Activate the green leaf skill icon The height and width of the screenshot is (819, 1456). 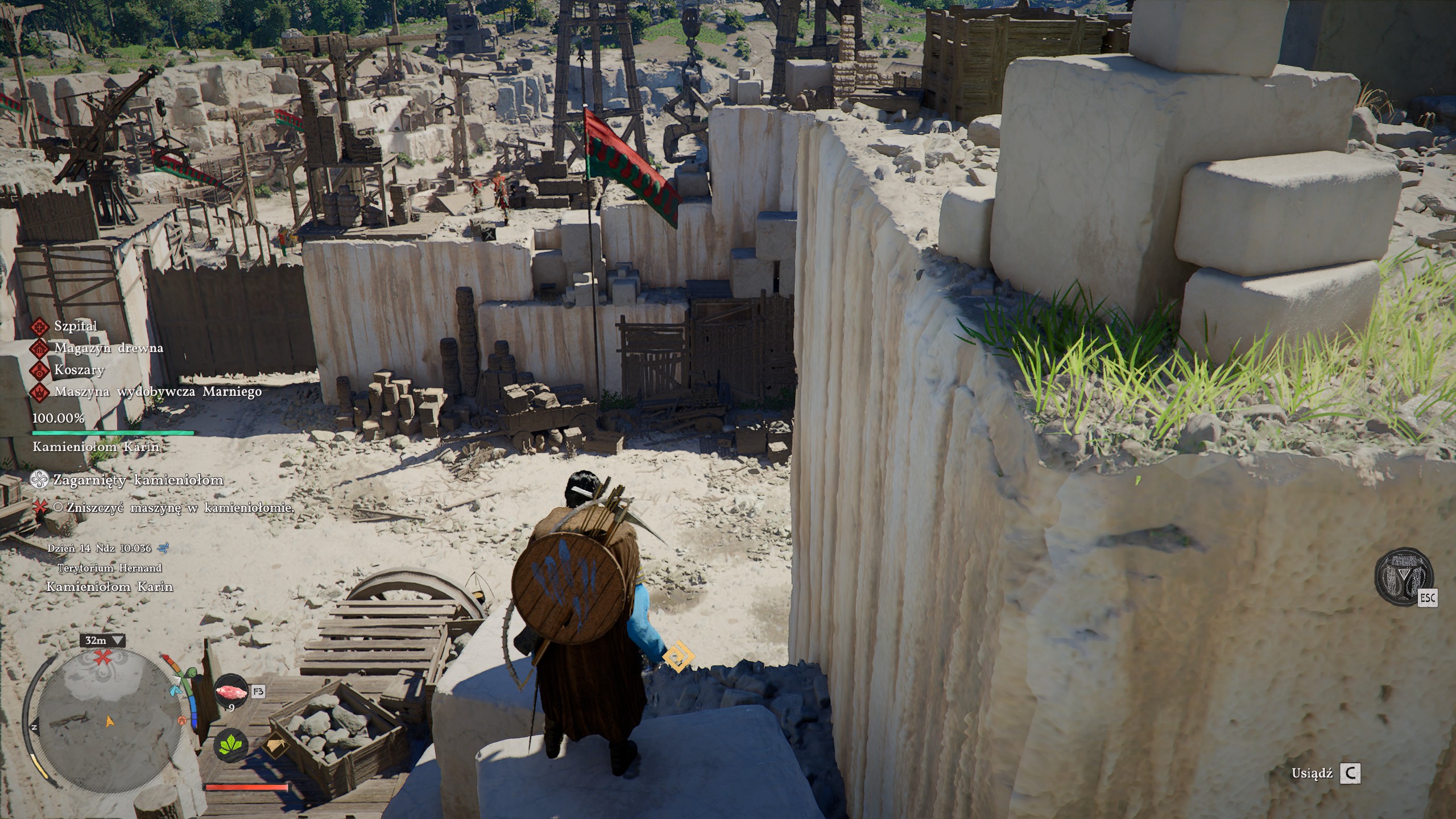[x=231, y=745]
